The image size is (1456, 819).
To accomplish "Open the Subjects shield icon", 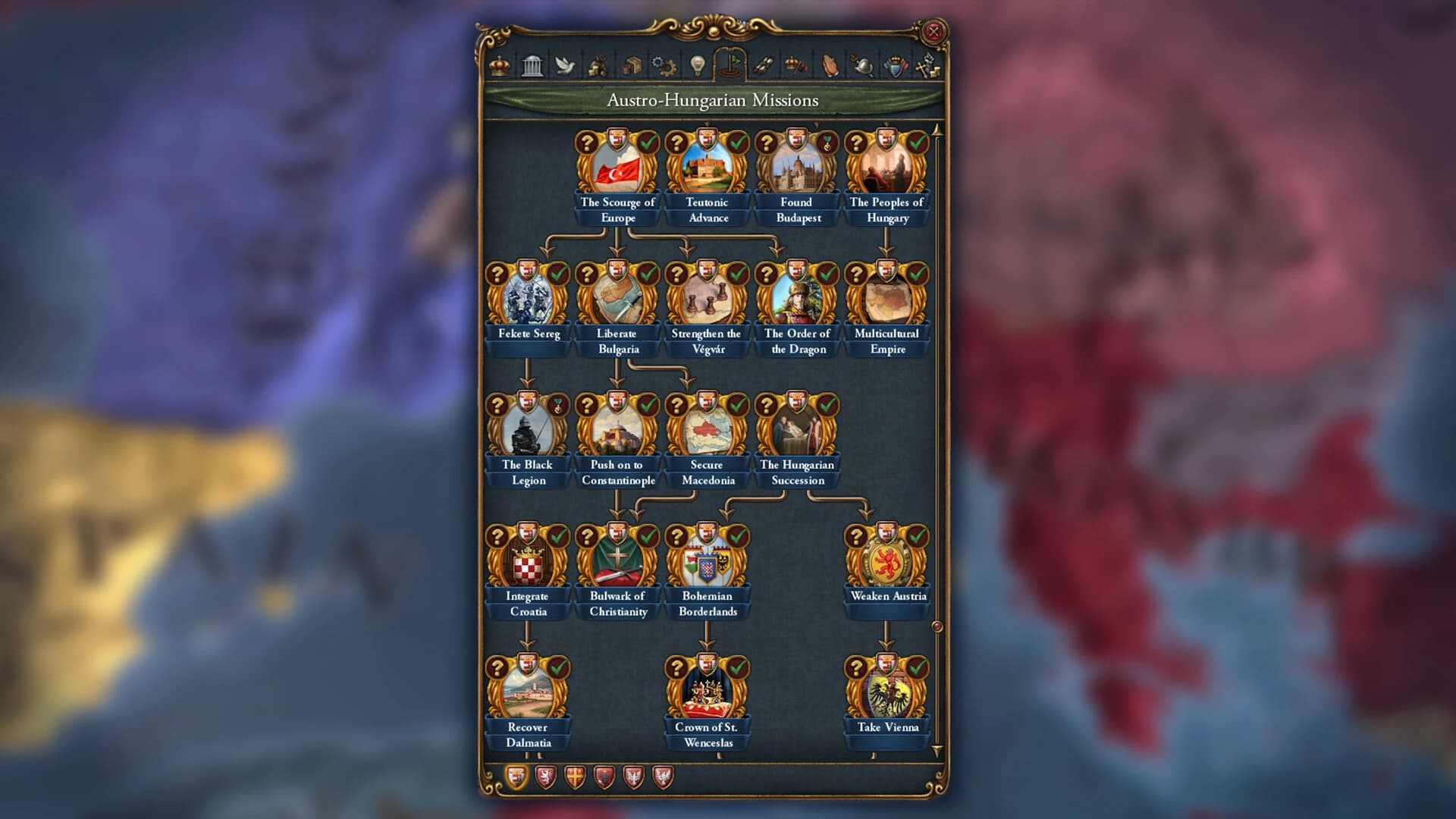I will 896,68.
